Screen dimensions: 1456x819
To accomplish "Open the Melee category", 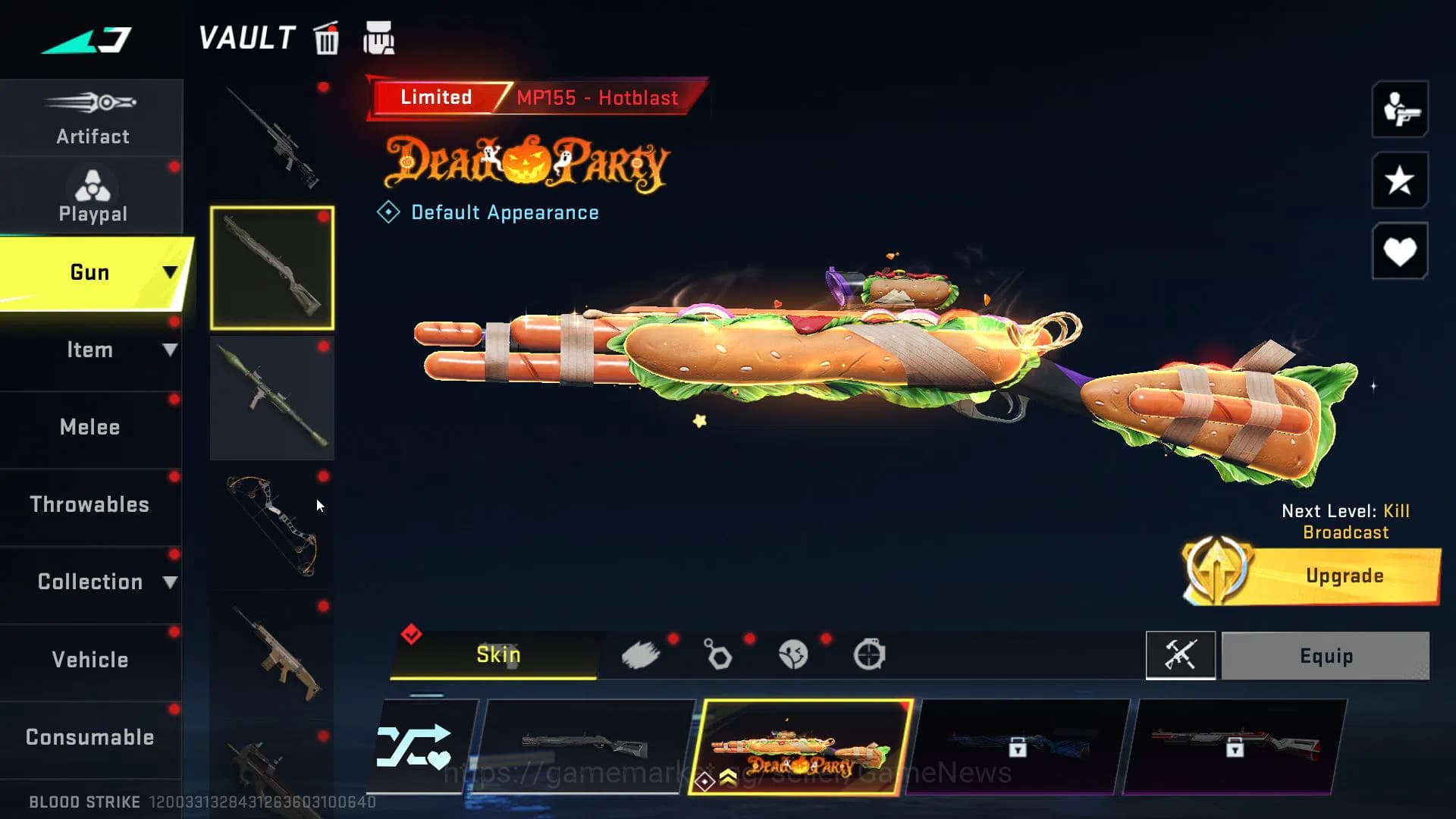I will [89, 428].
